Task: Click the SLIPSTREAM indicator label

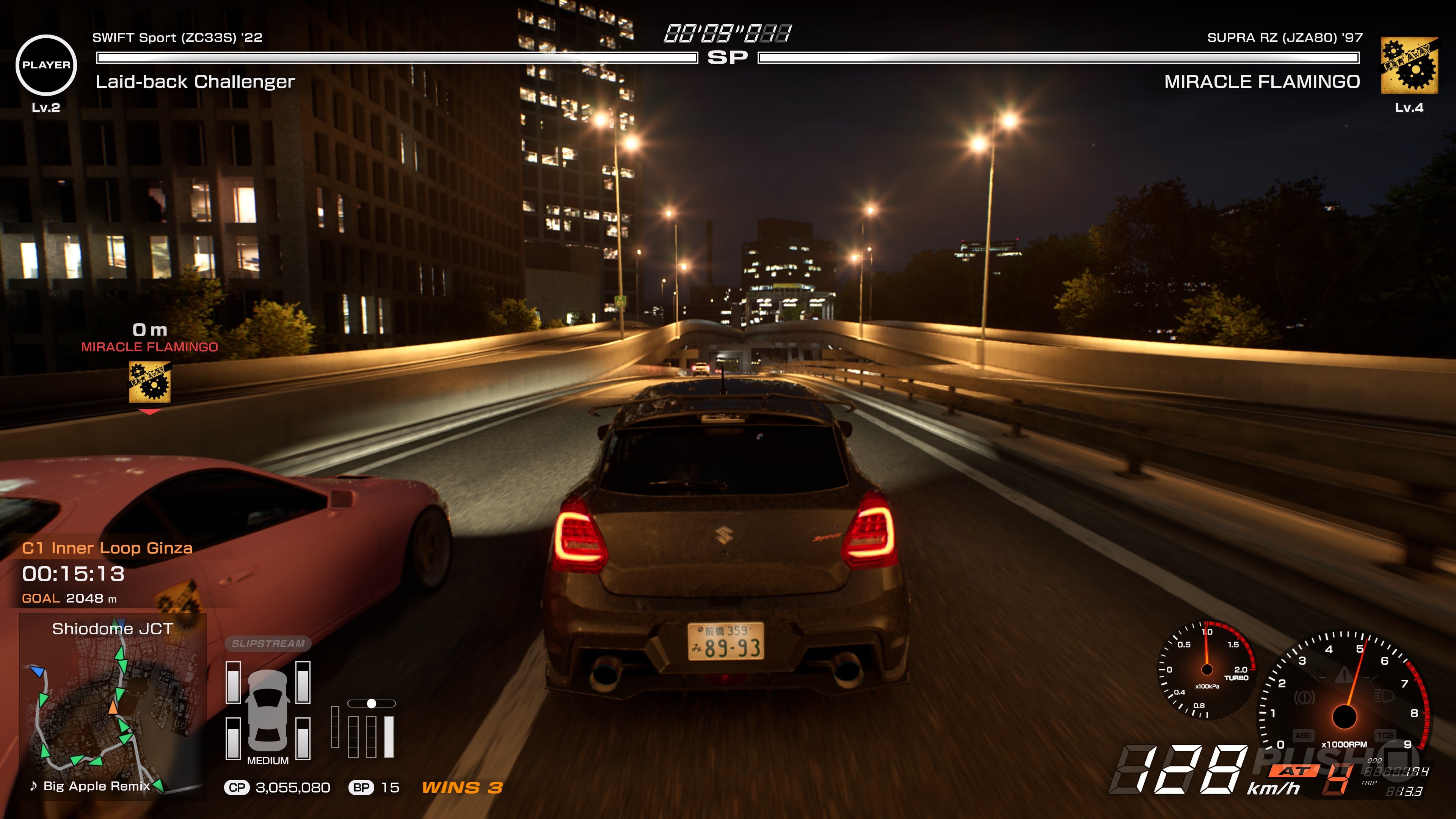Action: (268, 643)
